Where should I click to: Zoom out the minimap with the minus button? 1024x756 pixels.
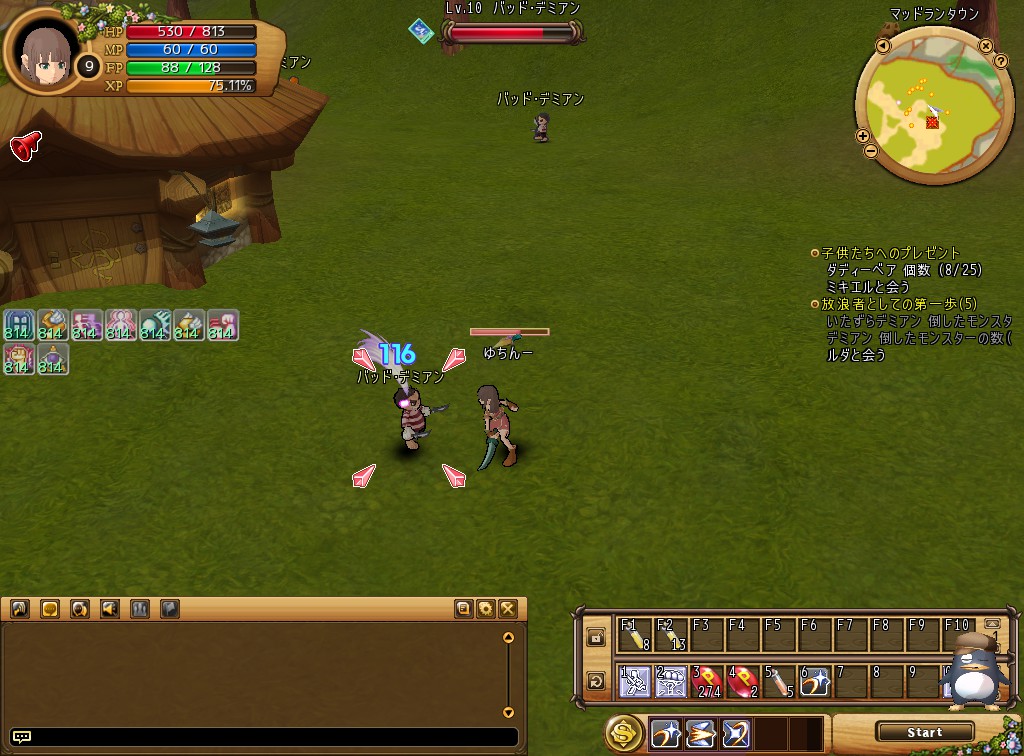click(869, 152)
